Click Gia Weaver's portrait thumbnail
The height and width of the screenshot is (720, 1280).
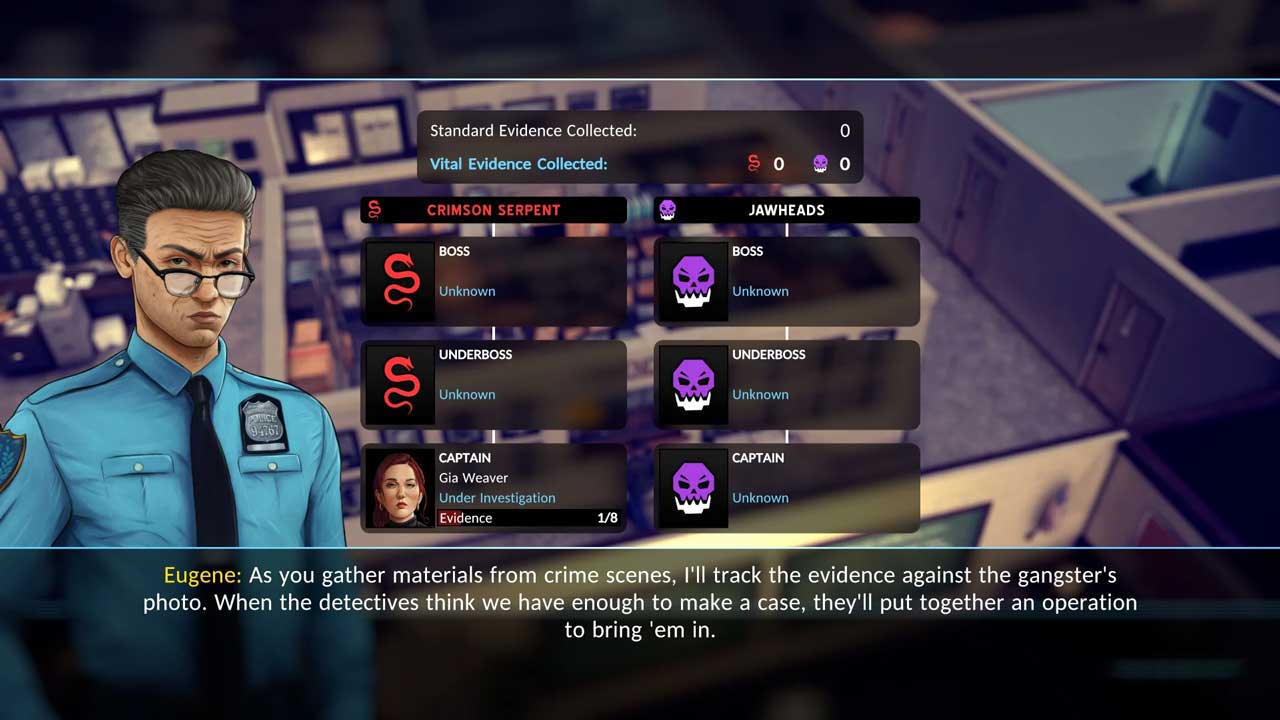[x=400, y=488]
